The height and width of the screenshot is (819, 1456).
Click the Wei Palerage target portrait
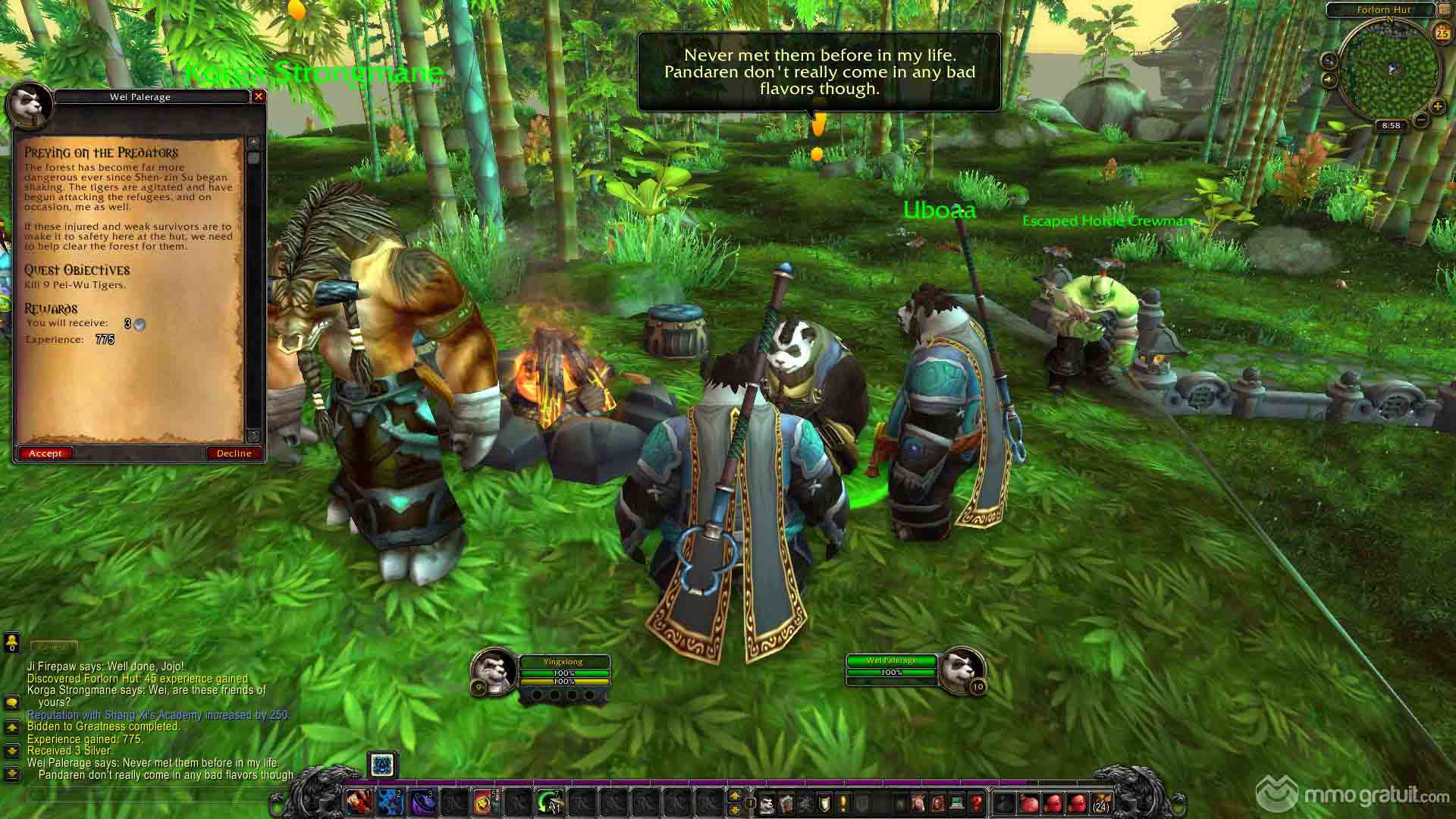[x=962, y=670]
